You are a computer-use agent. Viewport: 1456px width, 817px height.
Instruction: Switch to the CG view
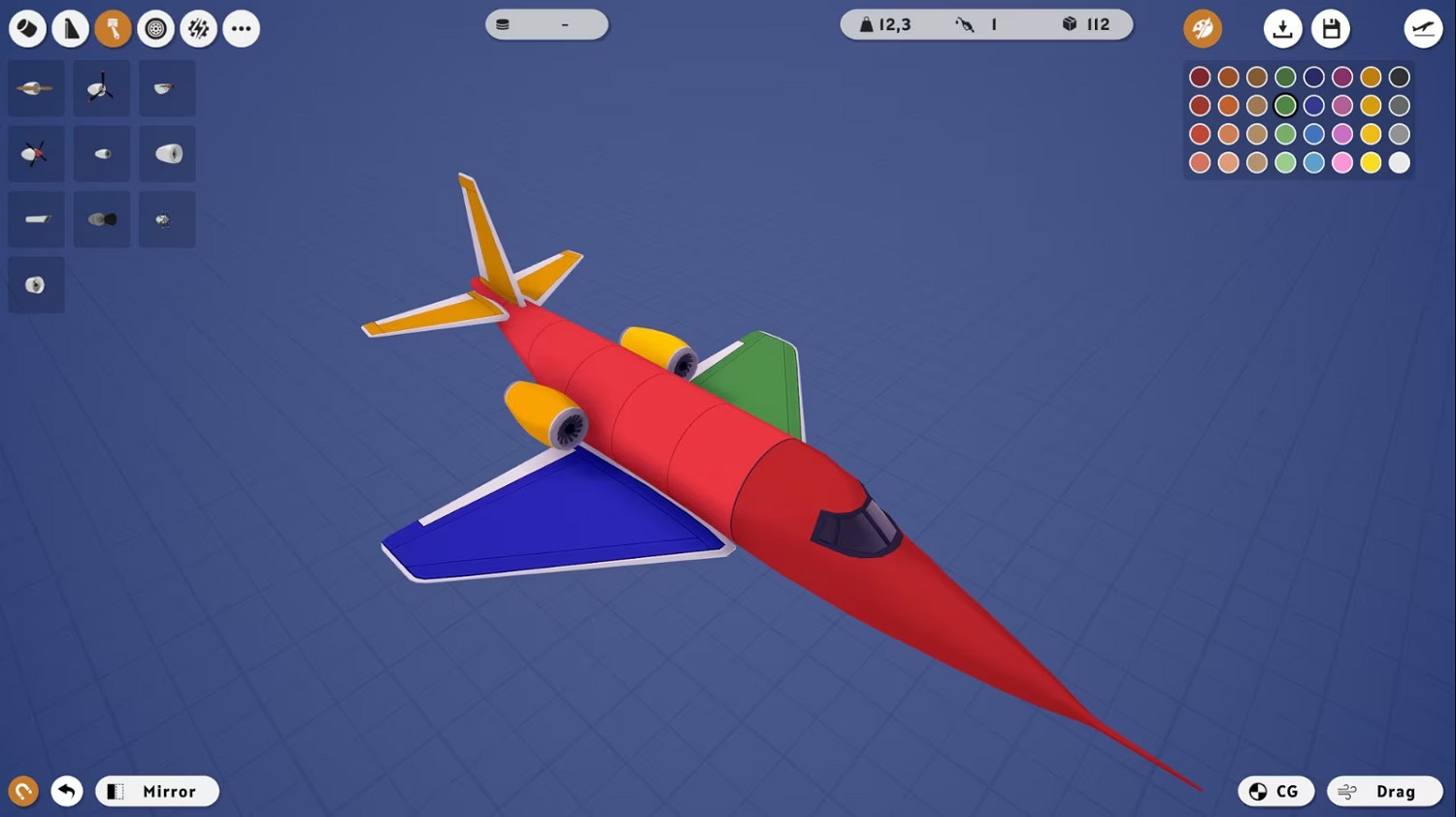click(1274, 791)
